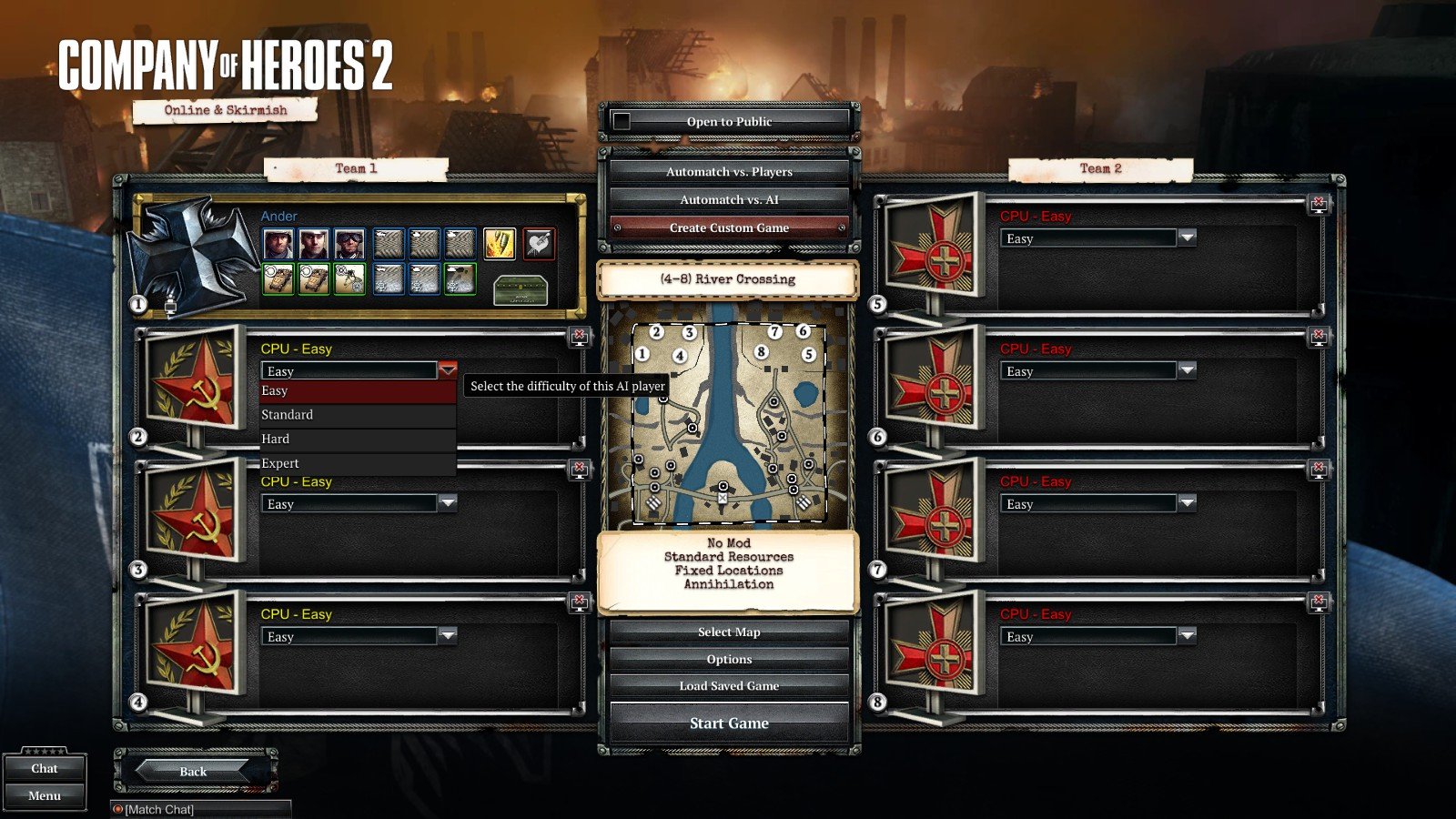Screen dimensions: 1456x819
Task: Toggle the Open to Public checkbox
Action: [622, 121]
